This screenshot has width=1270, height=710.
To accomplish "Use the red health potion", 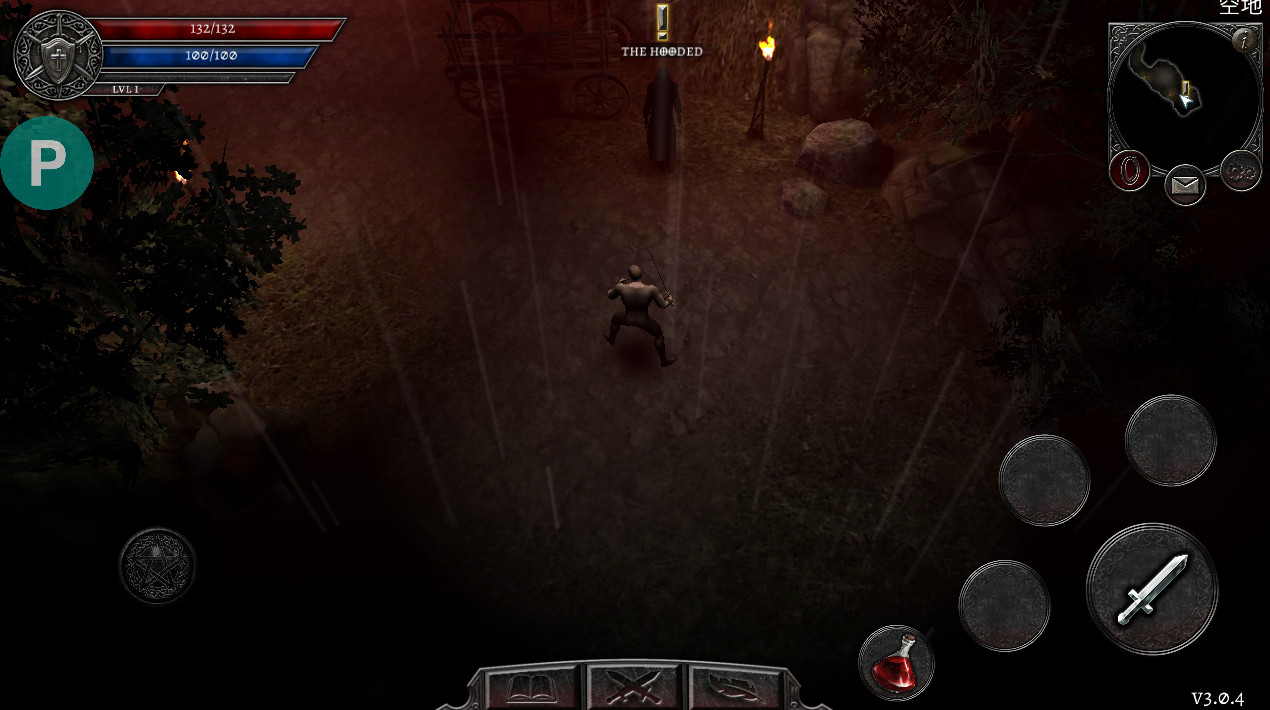I will tap(895, 662).
